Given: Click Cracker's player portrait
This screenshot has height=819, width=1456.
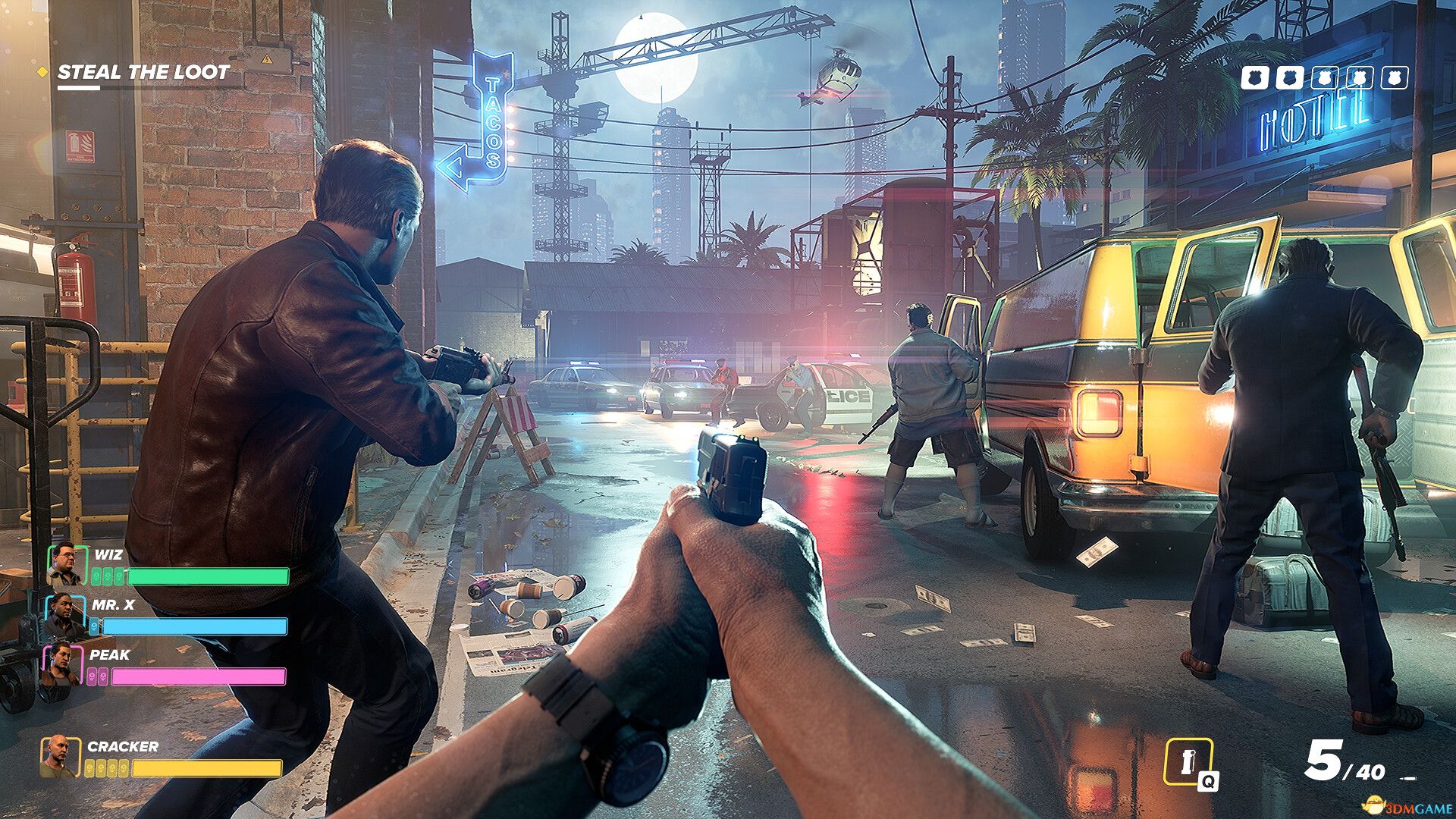Looking at the screenshot, I should point(59,756).
